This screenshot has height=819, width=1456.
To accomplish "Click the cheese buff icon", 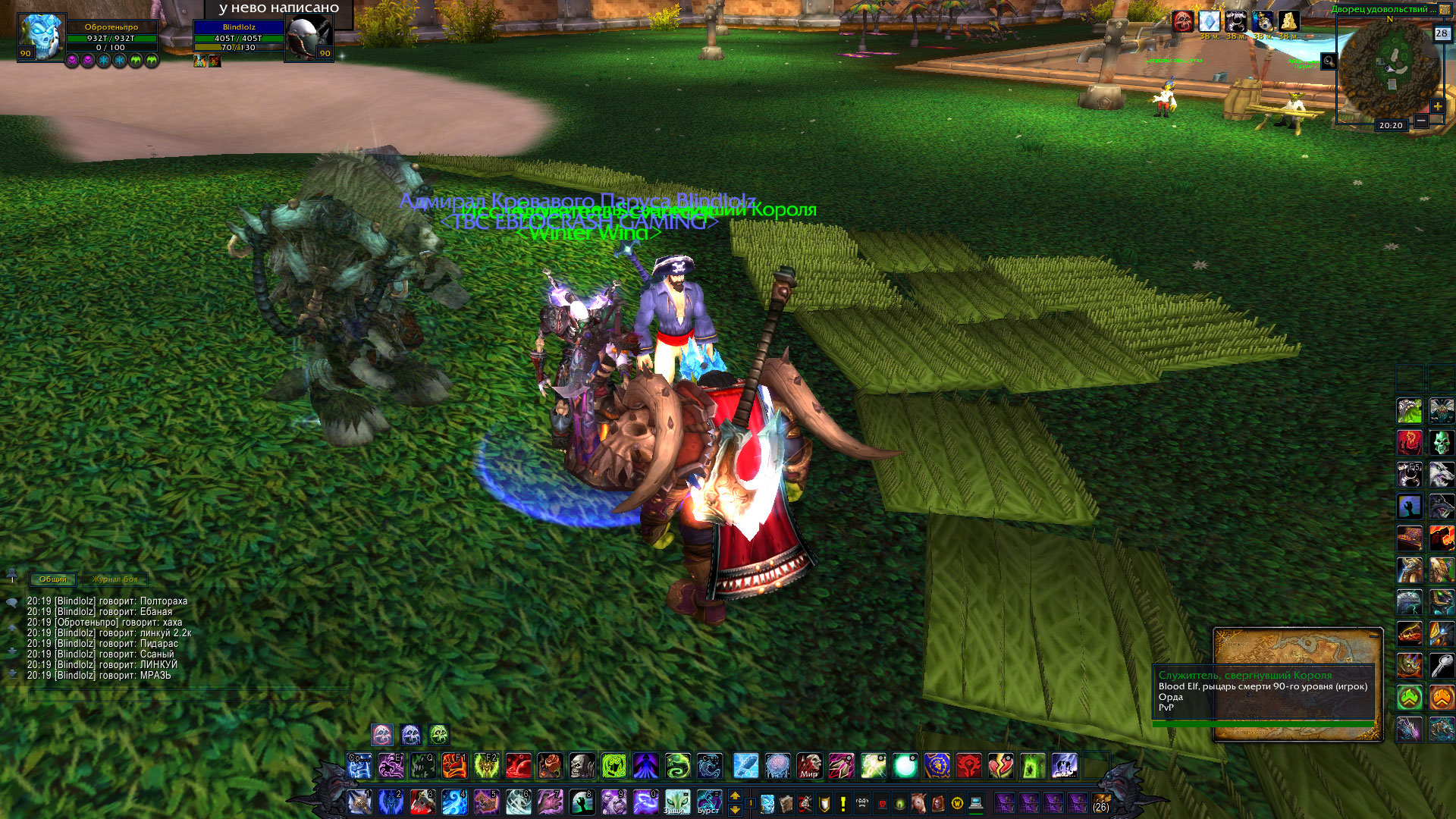I will coord(1288,21).
